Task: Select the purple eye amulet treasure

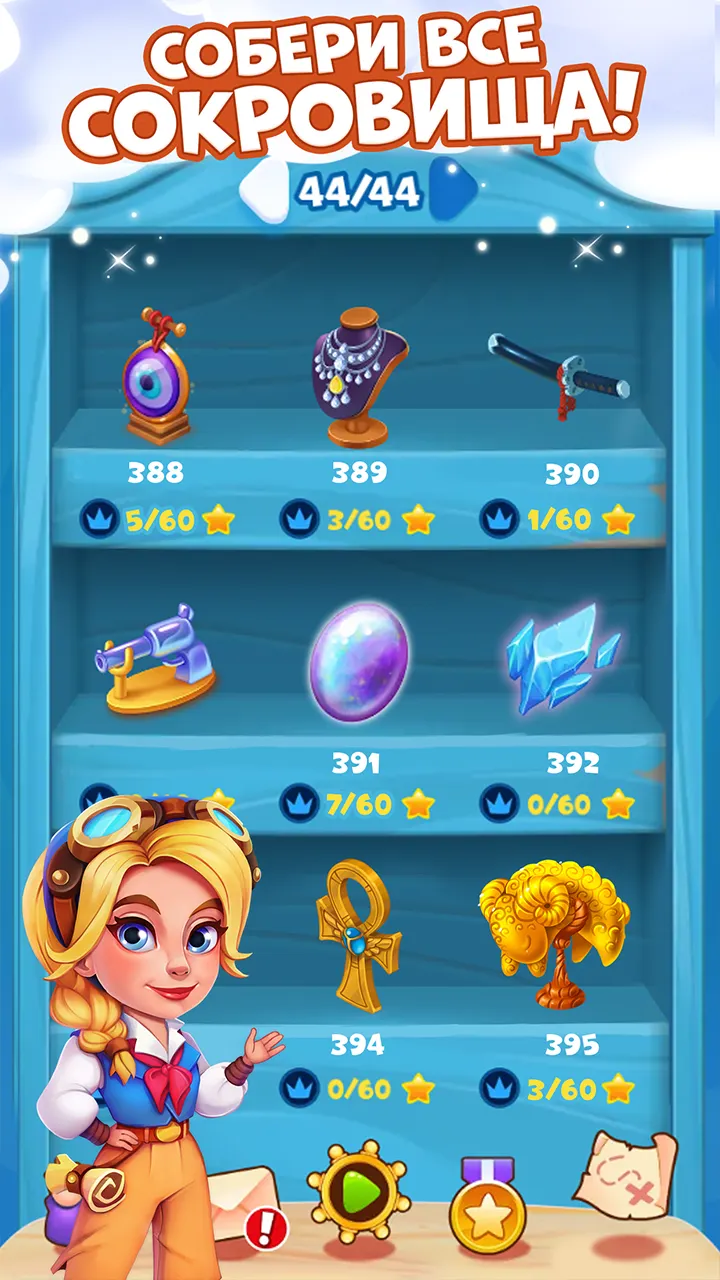Action: pyautogui.click(x=156, y=376)
